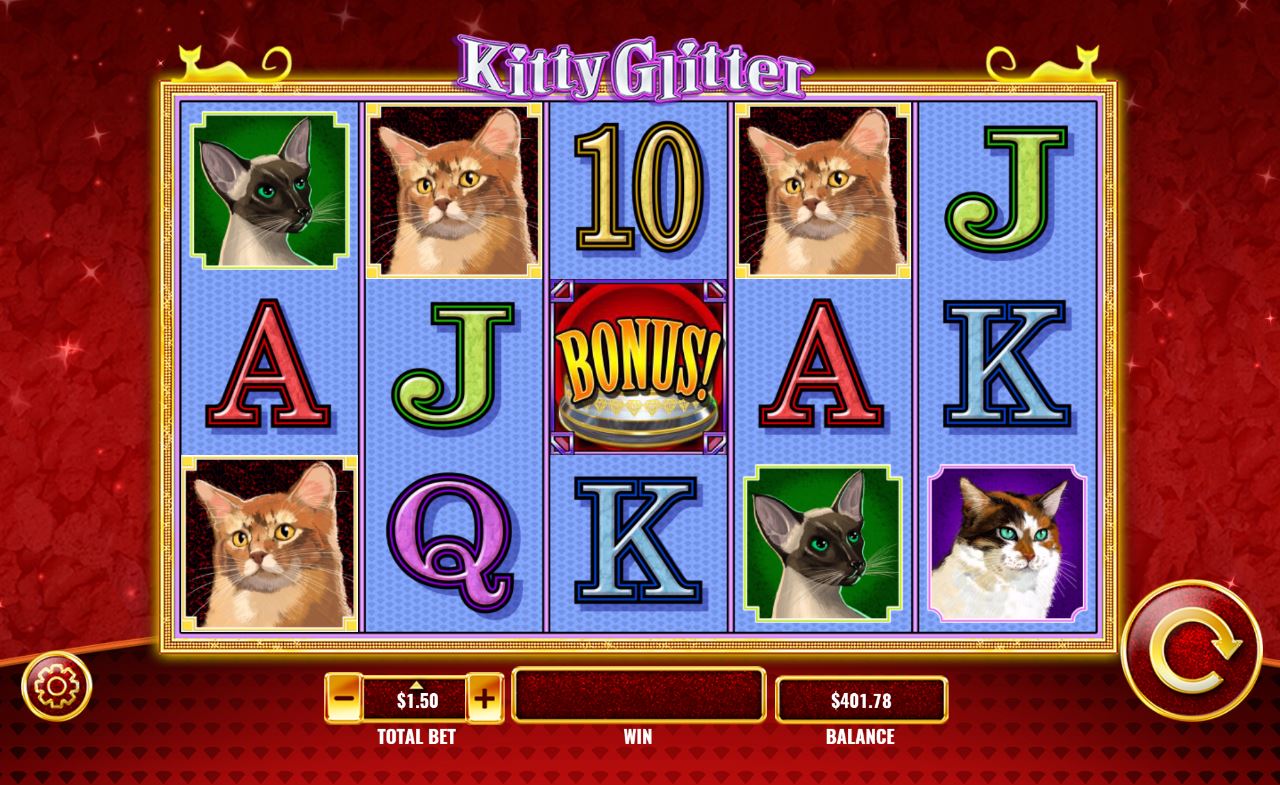Increase the bet with the plus button
The image size is (1280, 785).
pyautogui.click(x=487, y=698)
